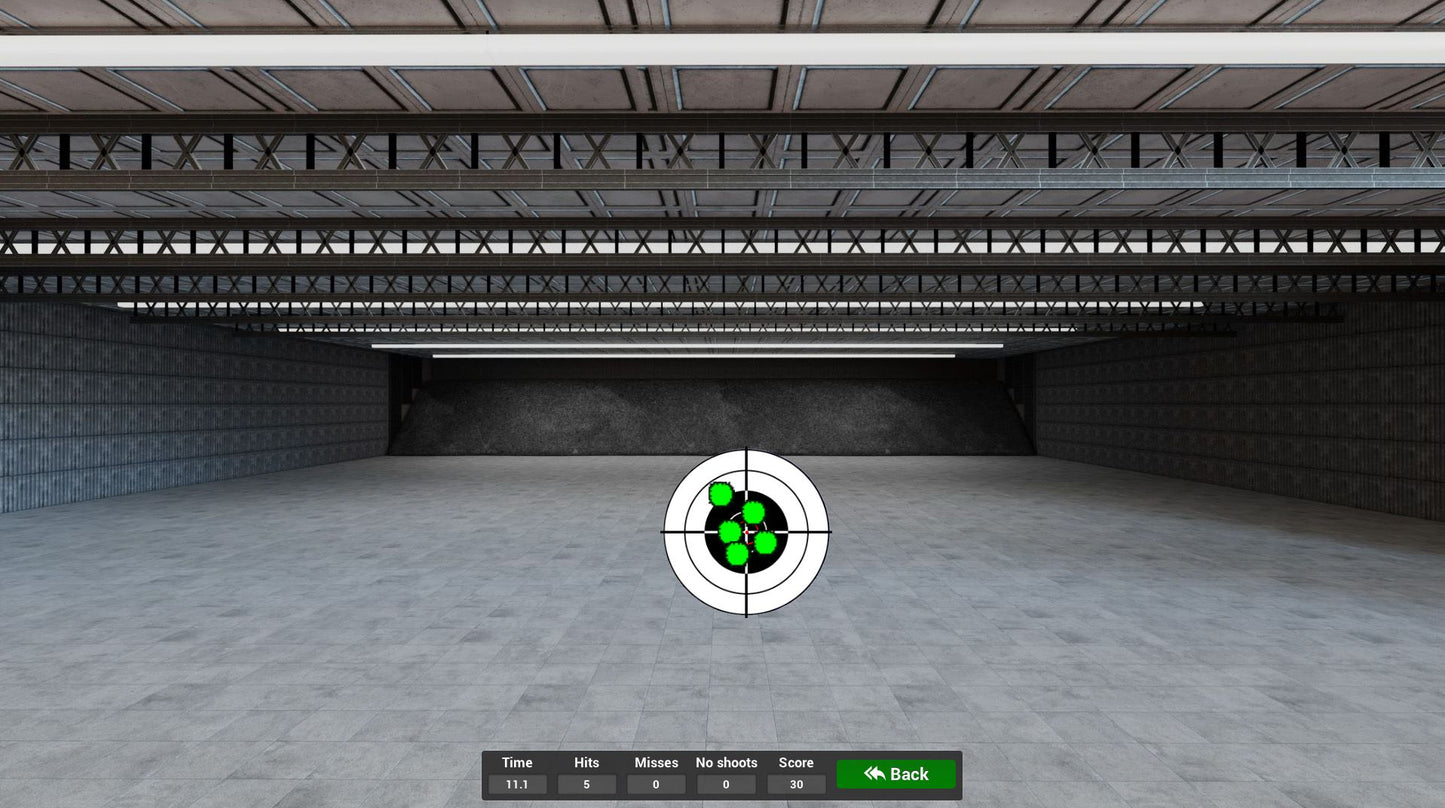Click the green hit near the inner ring top

752,513
